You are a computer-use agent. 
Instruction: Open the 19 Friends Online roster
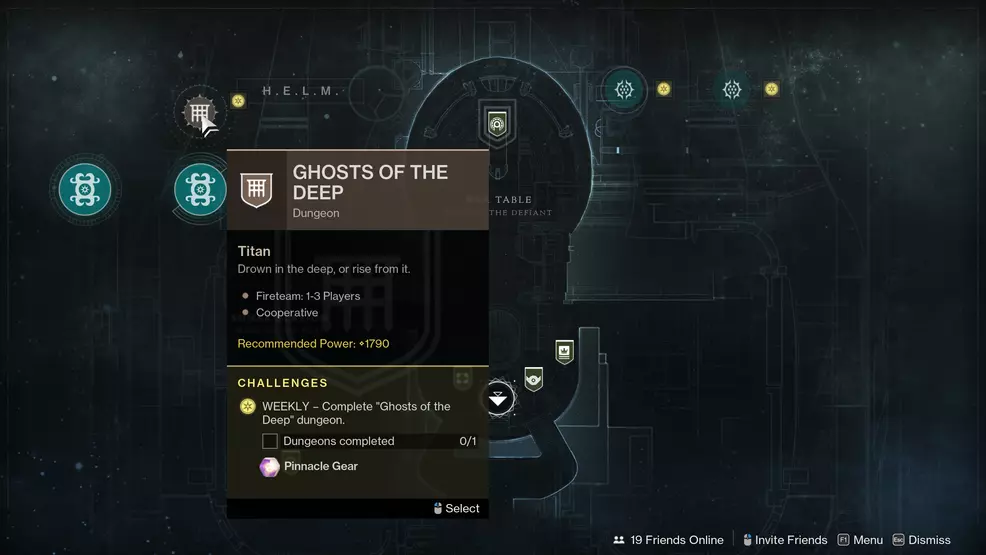668,540
